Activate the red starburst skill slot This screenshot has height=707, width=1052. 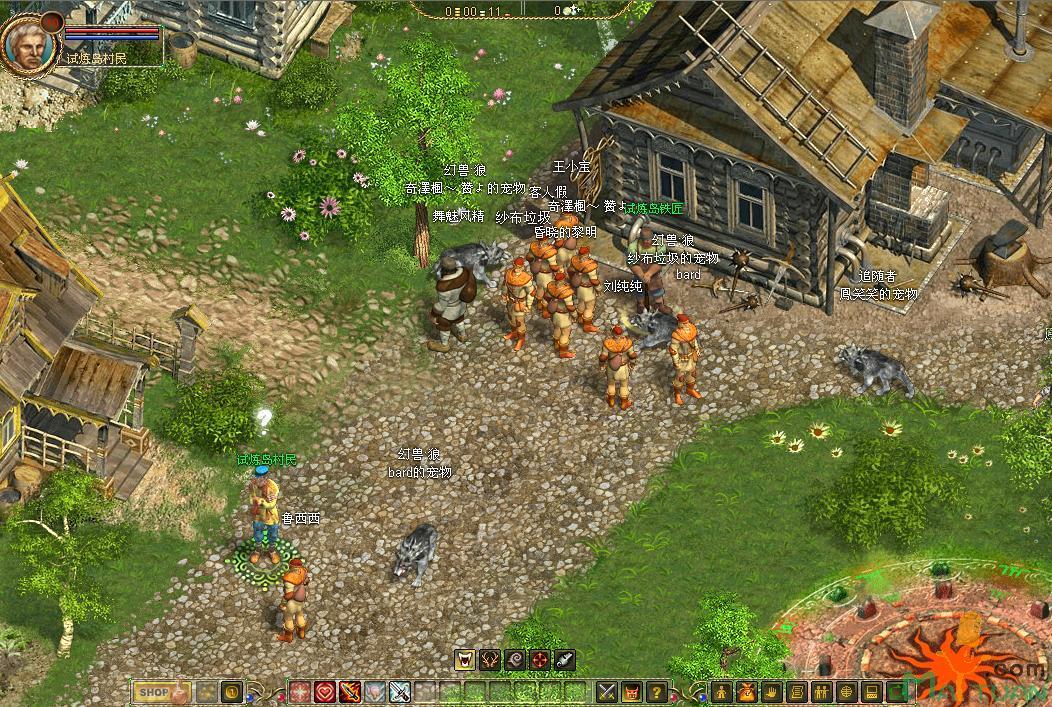(x=300, y=691)
